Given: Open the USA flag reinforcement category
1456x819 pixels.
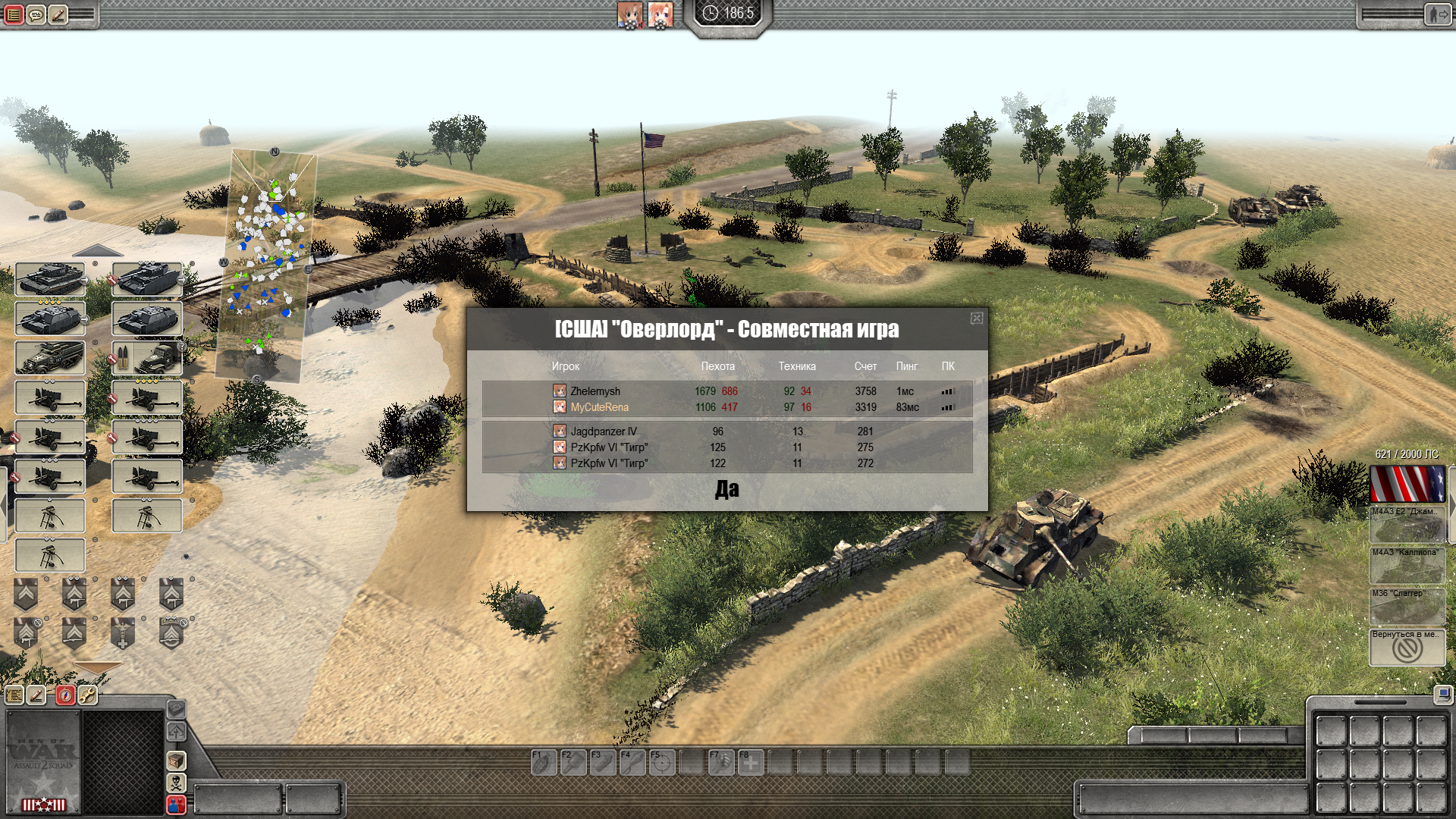Looking at the screenshot, I should 1407,484.
